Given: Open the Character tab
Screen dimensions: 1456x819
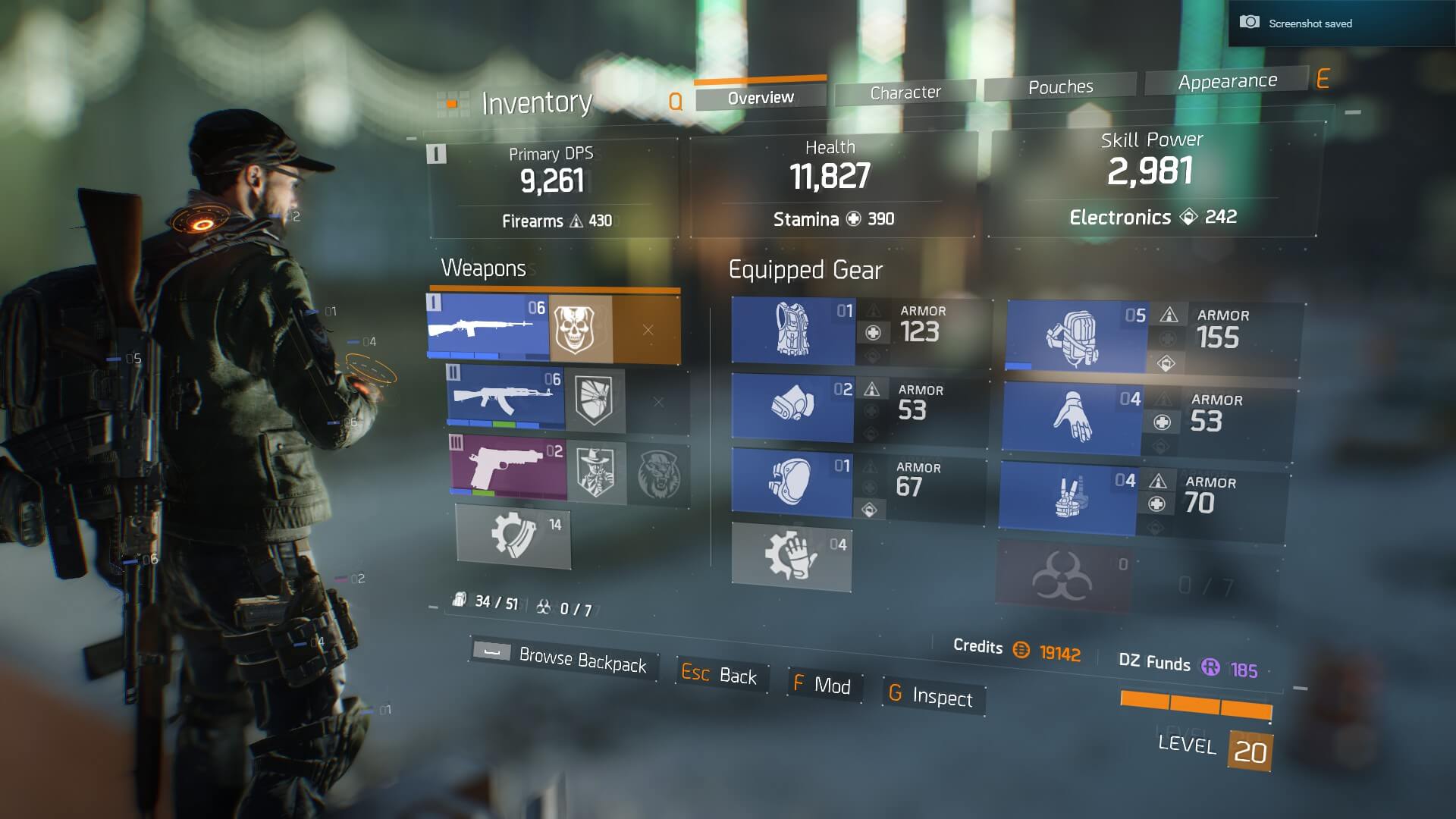Looking at the screenshot, I should pos(905,93).
